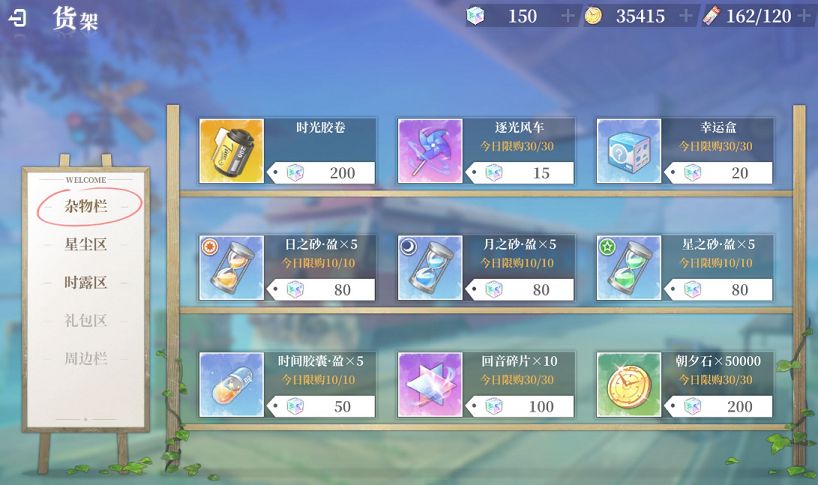The image size is (818, 485).
Task: Buy the 时间胶囊·盈×5 capsule
Action: 287,384
